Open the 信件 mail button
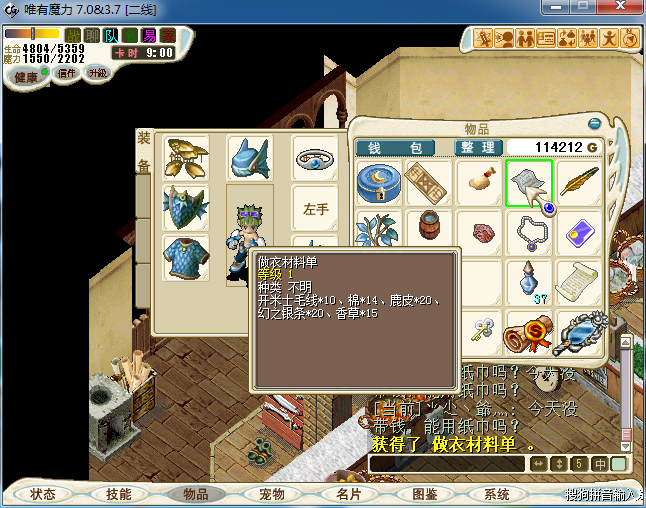The height and width of the screenshot is (508, 646). 68,74
